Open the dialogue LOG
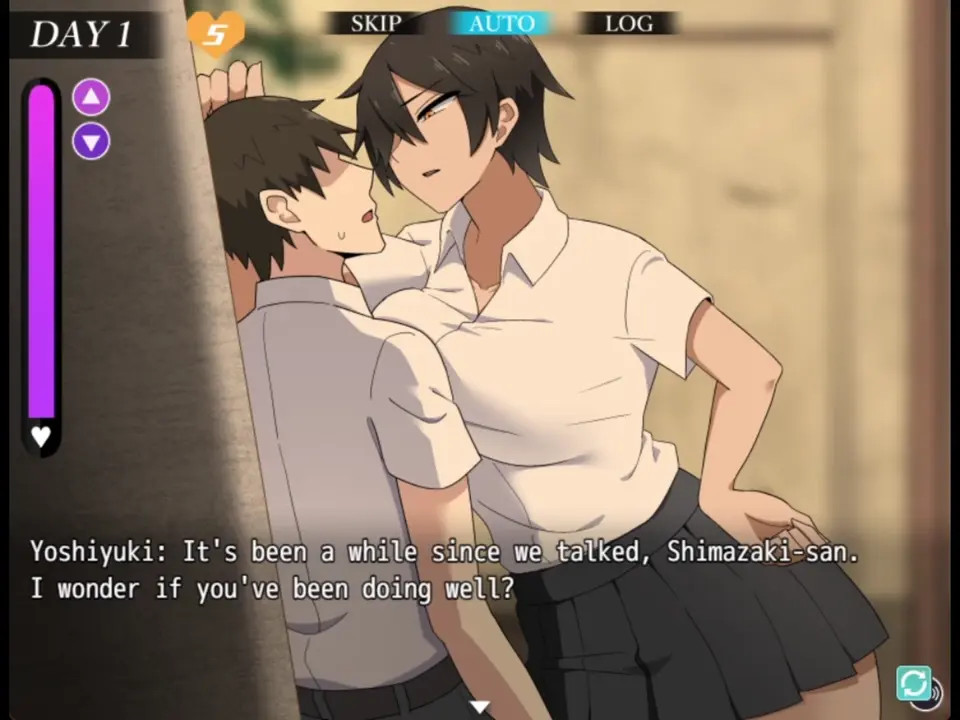The height and width of the screenshot is (720, 960). (628, 23)
